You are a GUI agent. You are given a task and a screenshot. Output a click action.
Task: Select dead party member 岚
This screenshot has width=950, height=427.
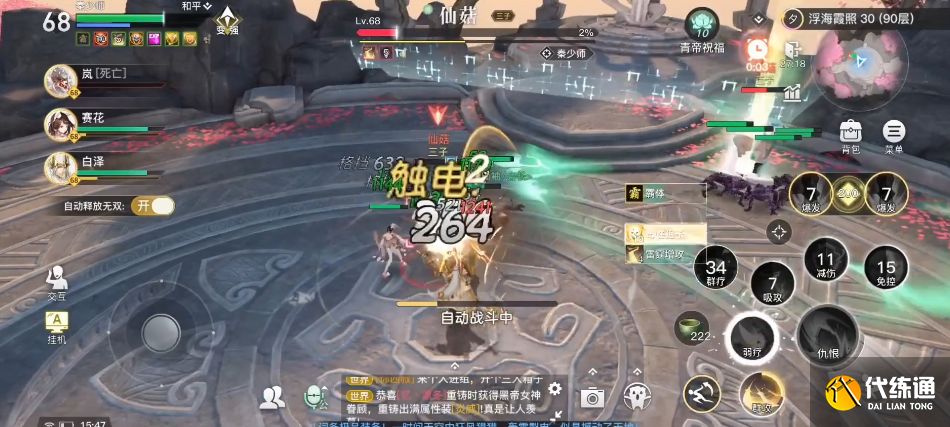62,79
